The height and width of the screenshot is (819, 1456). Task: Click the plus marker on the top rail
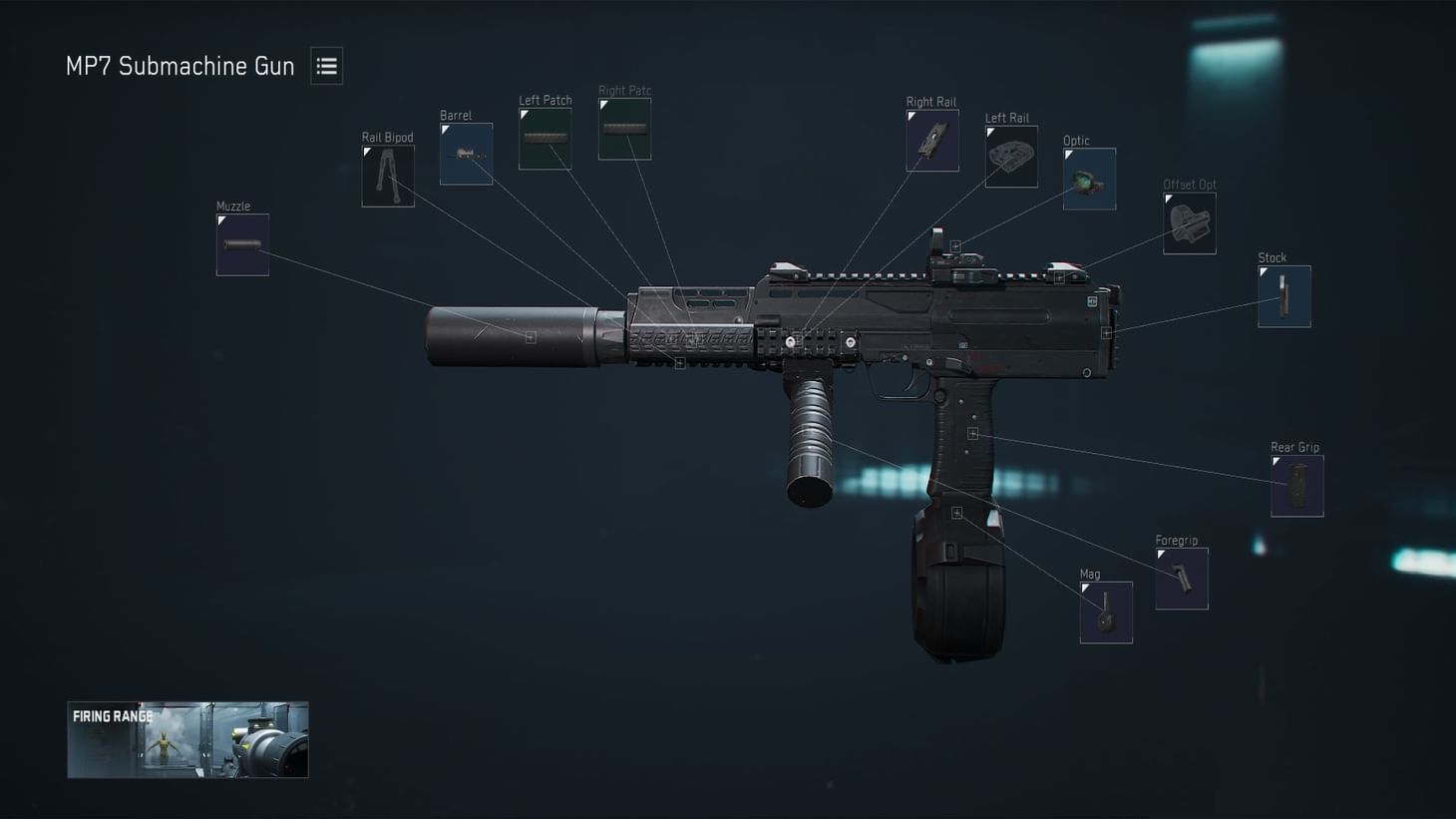pos(954,245)
